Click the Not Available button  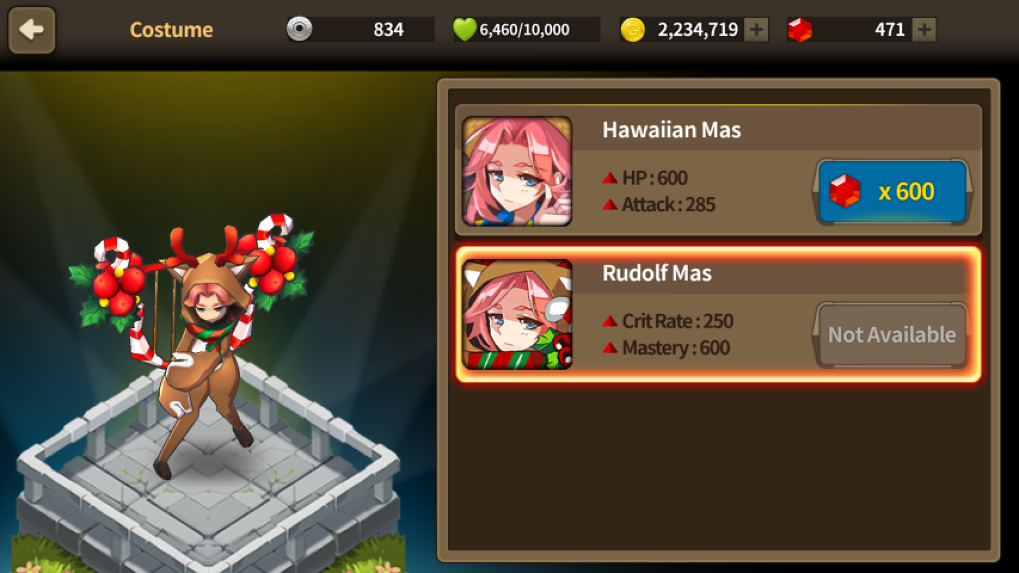pos(892,335)
